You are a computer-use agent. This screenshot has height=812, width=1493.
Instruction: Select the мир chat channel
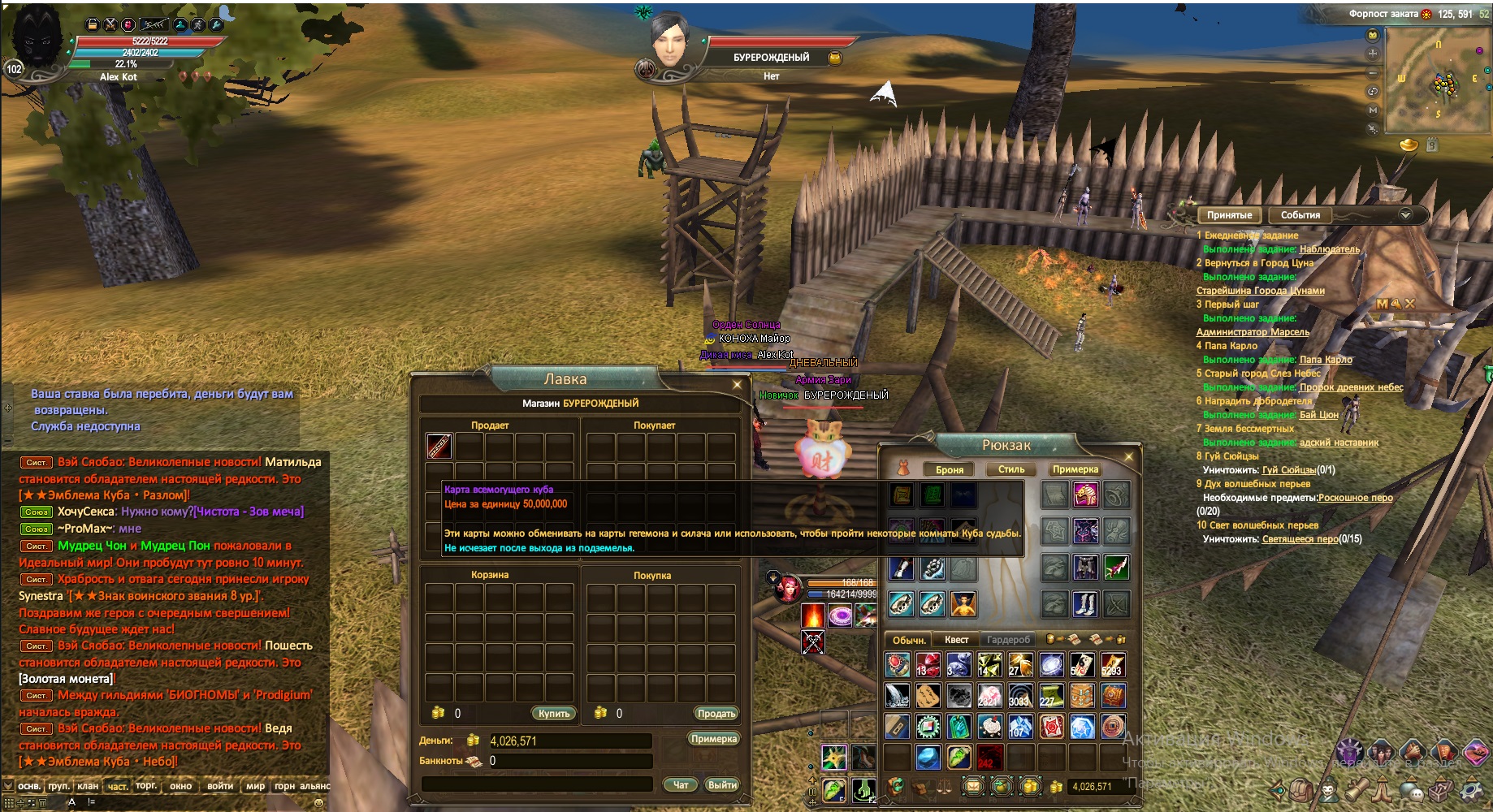point(255,786)
